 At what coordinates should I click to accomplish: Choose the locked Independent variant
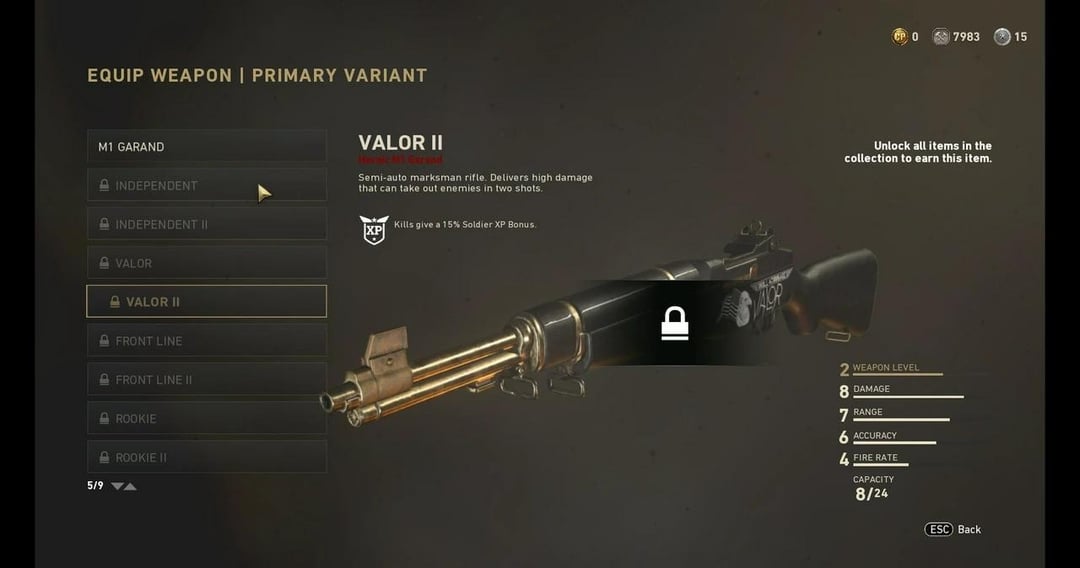click(x=206, y=186)
